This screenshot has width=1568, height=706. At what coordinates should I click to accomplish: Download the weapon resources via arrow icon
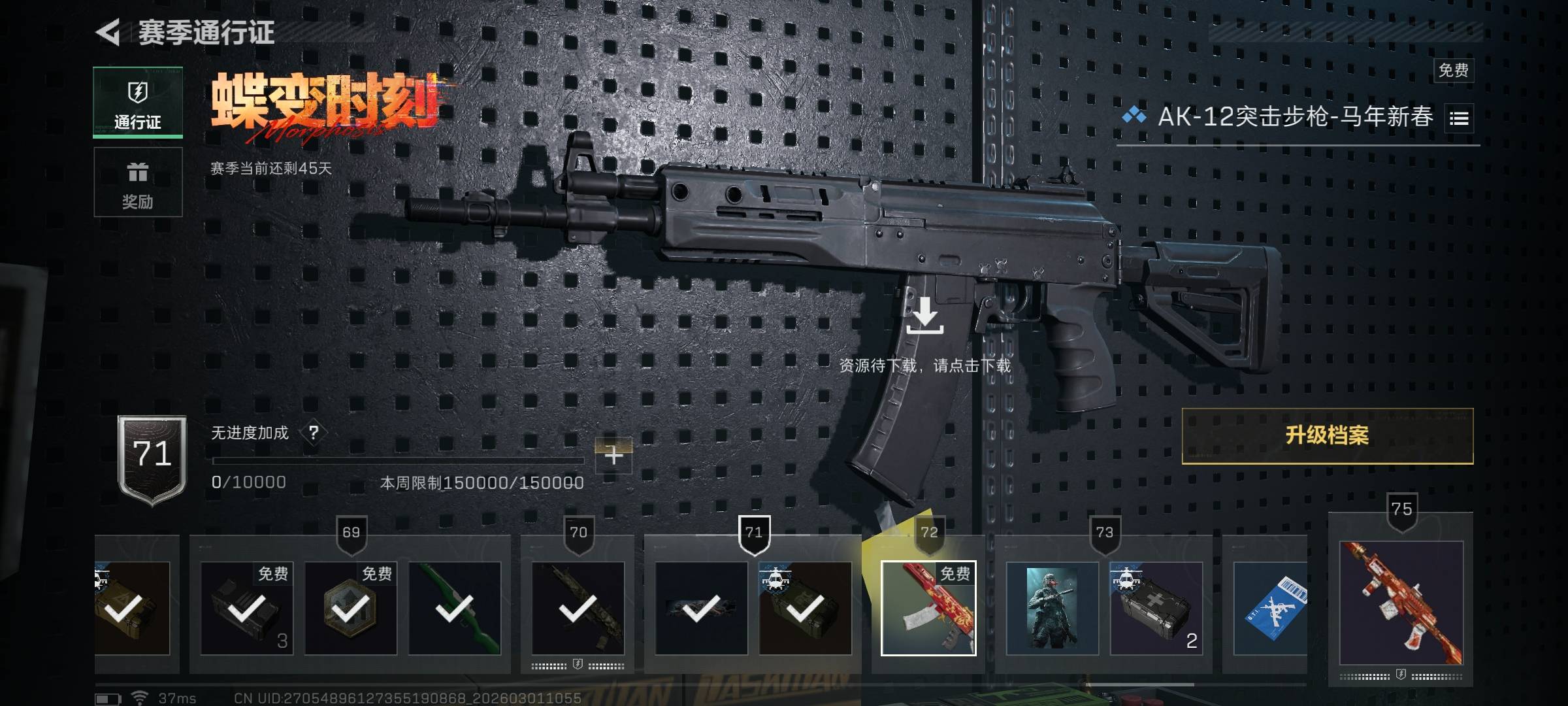(x=924, y=315)
